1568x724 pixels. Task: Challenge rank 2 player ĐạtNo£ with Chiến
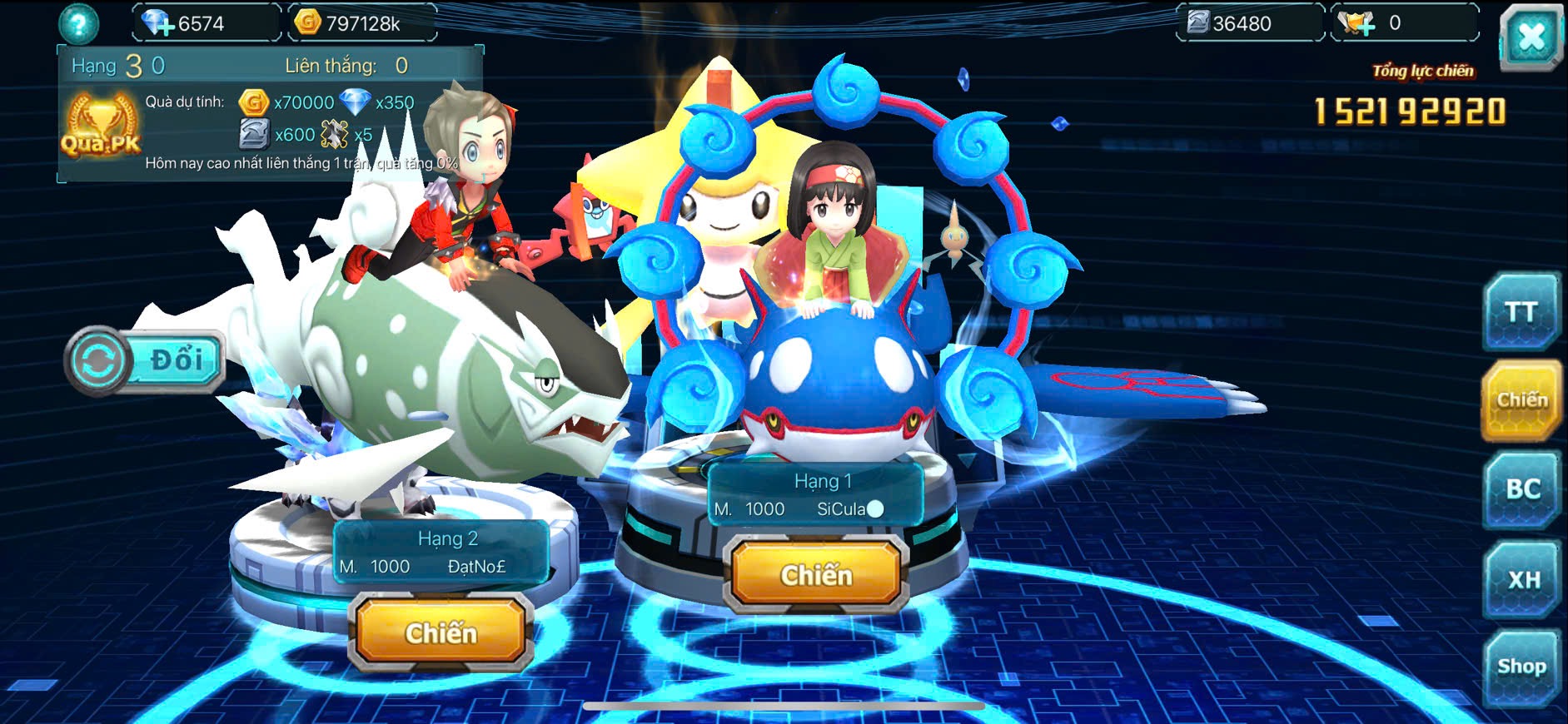coord(441,633)
